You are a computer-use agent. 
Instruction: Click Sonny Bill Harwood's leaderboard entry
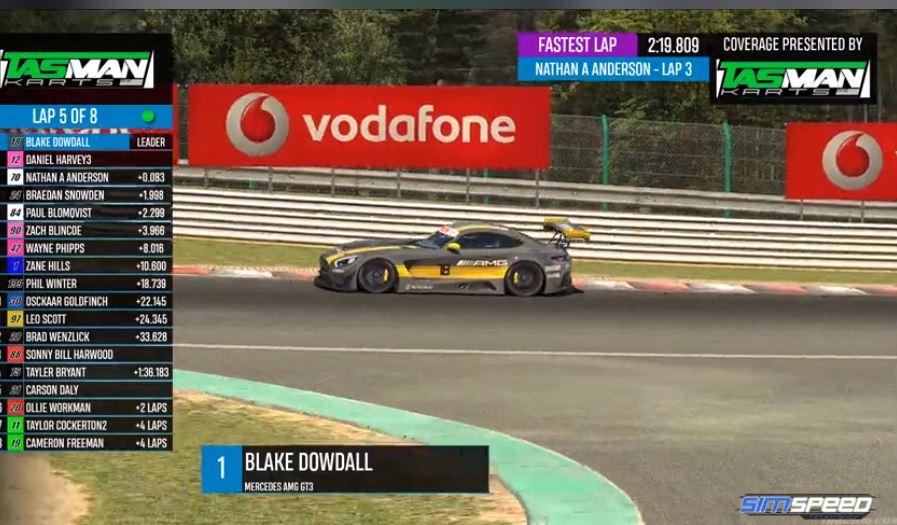tap(88, 354)
